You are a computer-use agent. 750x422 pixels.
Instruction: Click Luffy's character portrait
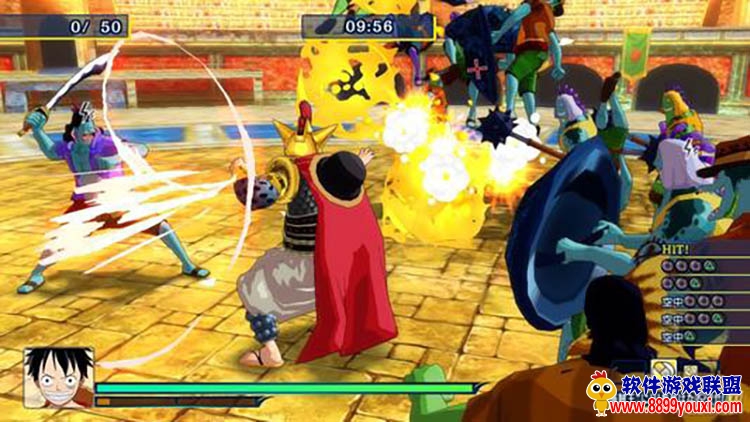58,377
